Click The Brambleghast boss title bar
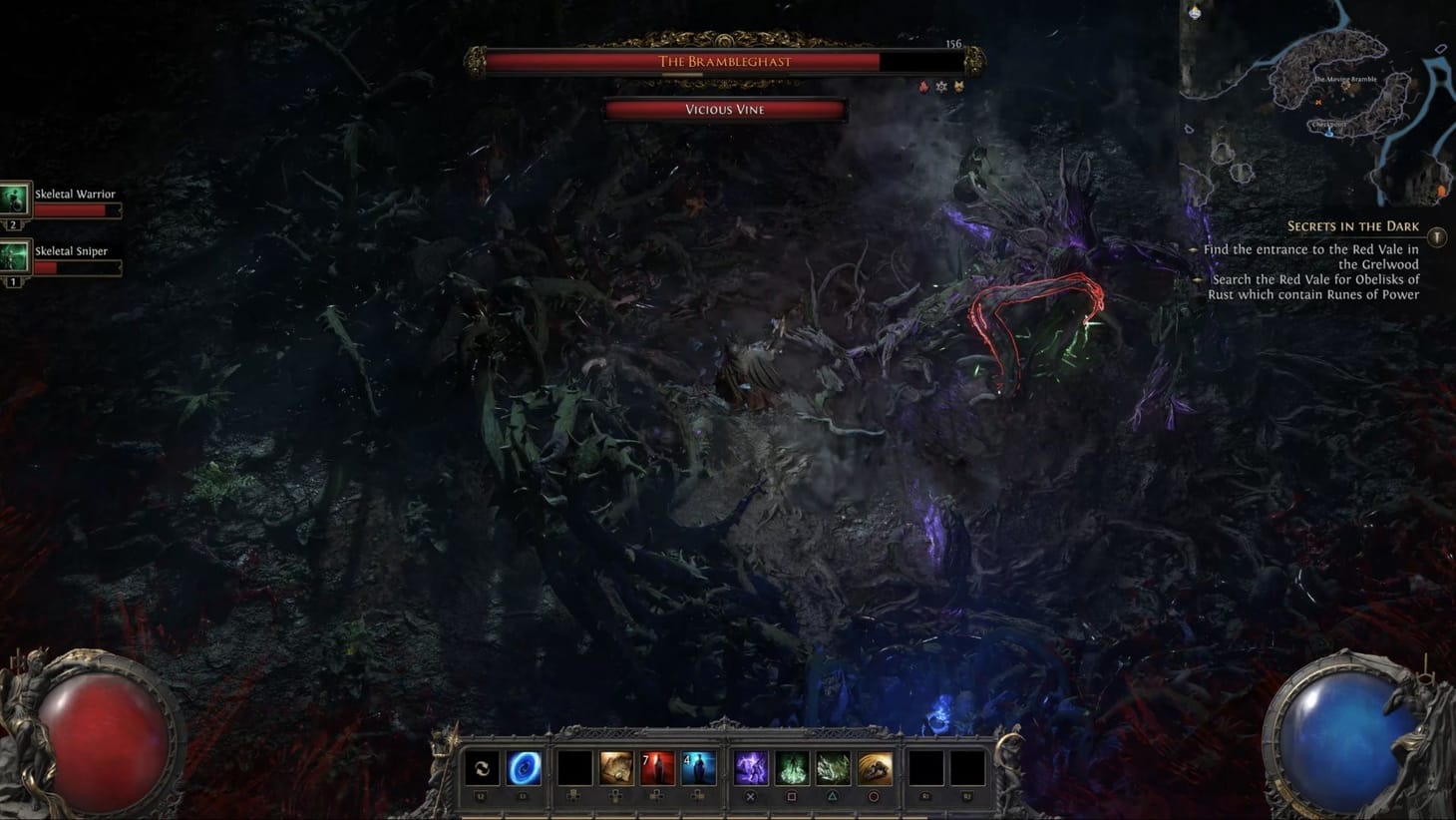Viewport: 1456px width, 820px height. (725, 61)
